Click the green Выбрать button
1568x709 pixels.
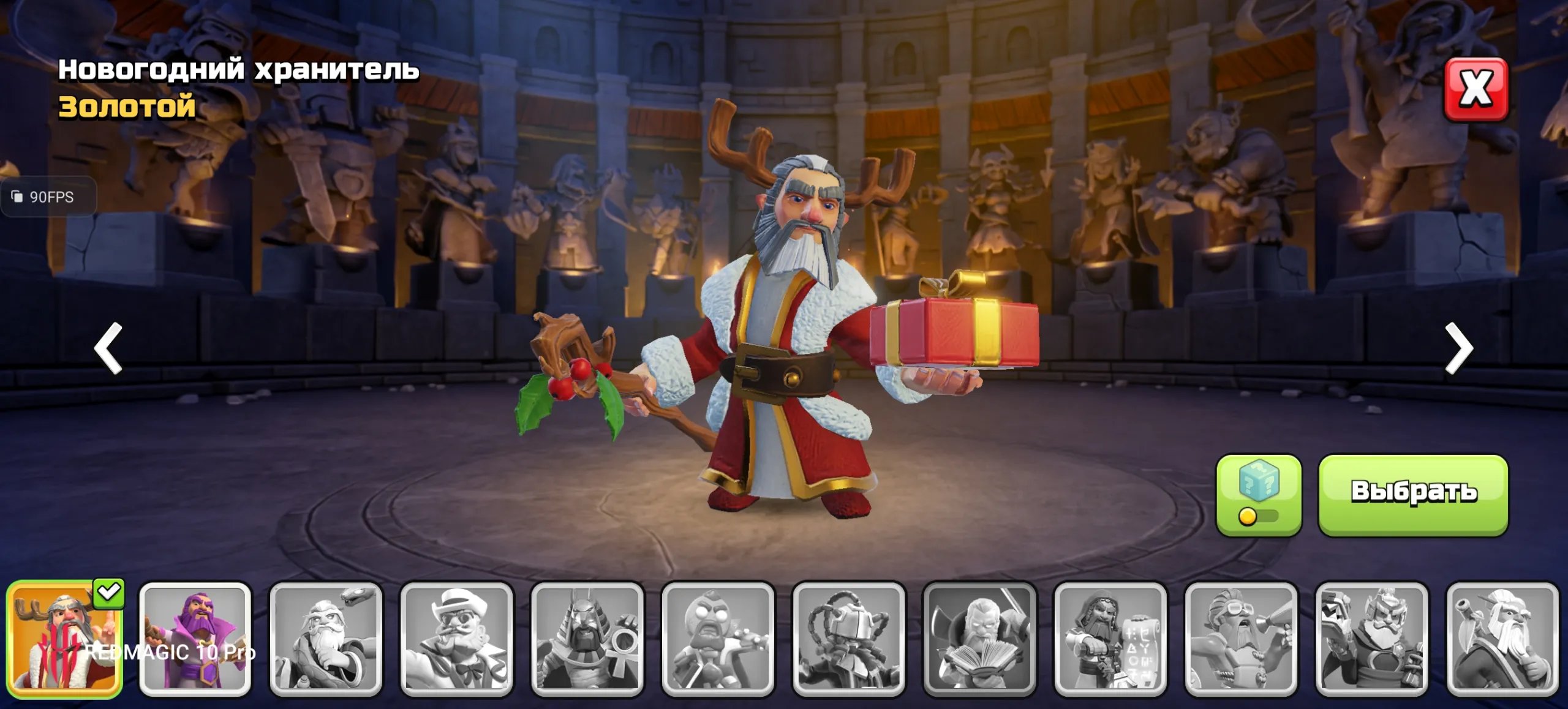pyautogui.click(x=1412, y=495)
